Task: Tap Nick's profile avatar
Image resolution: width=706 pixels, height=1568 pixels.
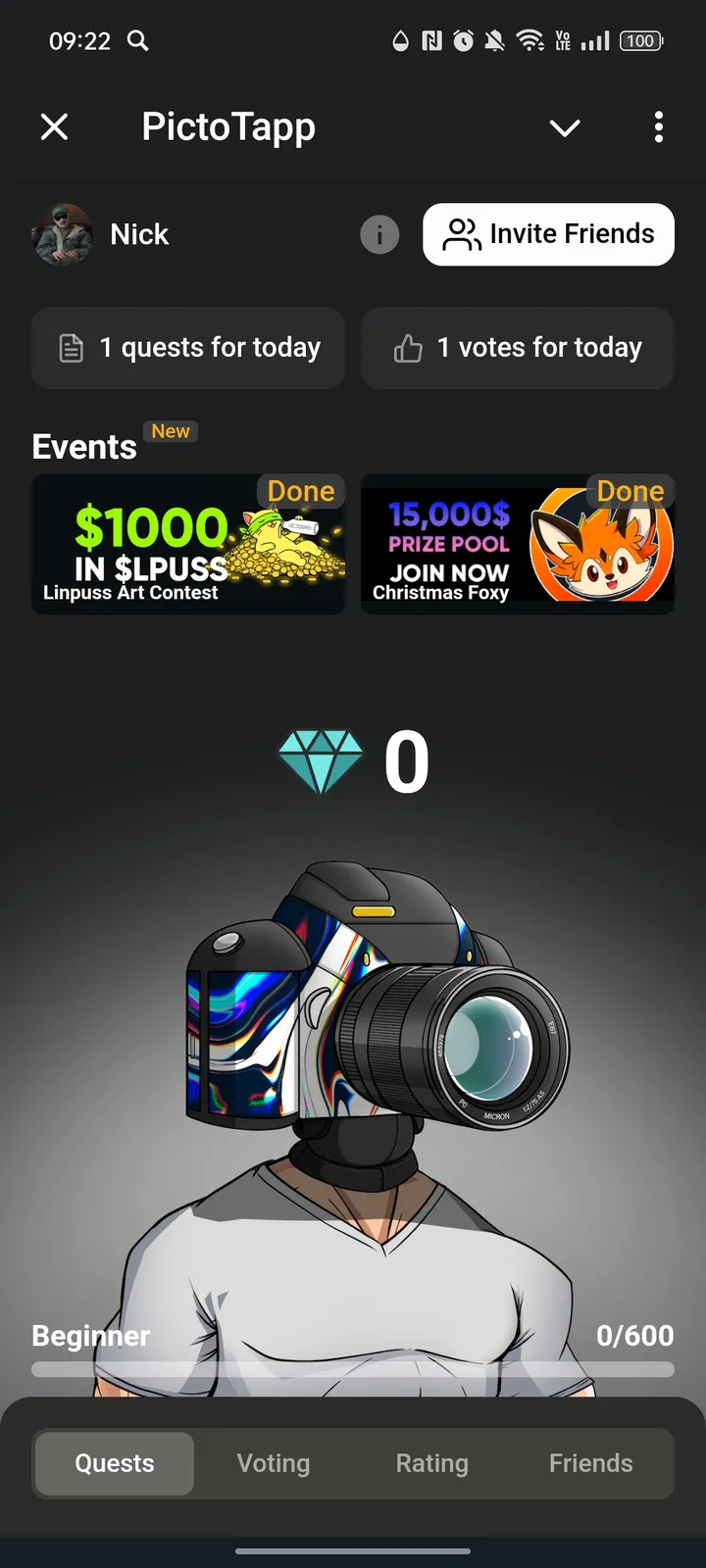Action: click(x=62, y=235)
